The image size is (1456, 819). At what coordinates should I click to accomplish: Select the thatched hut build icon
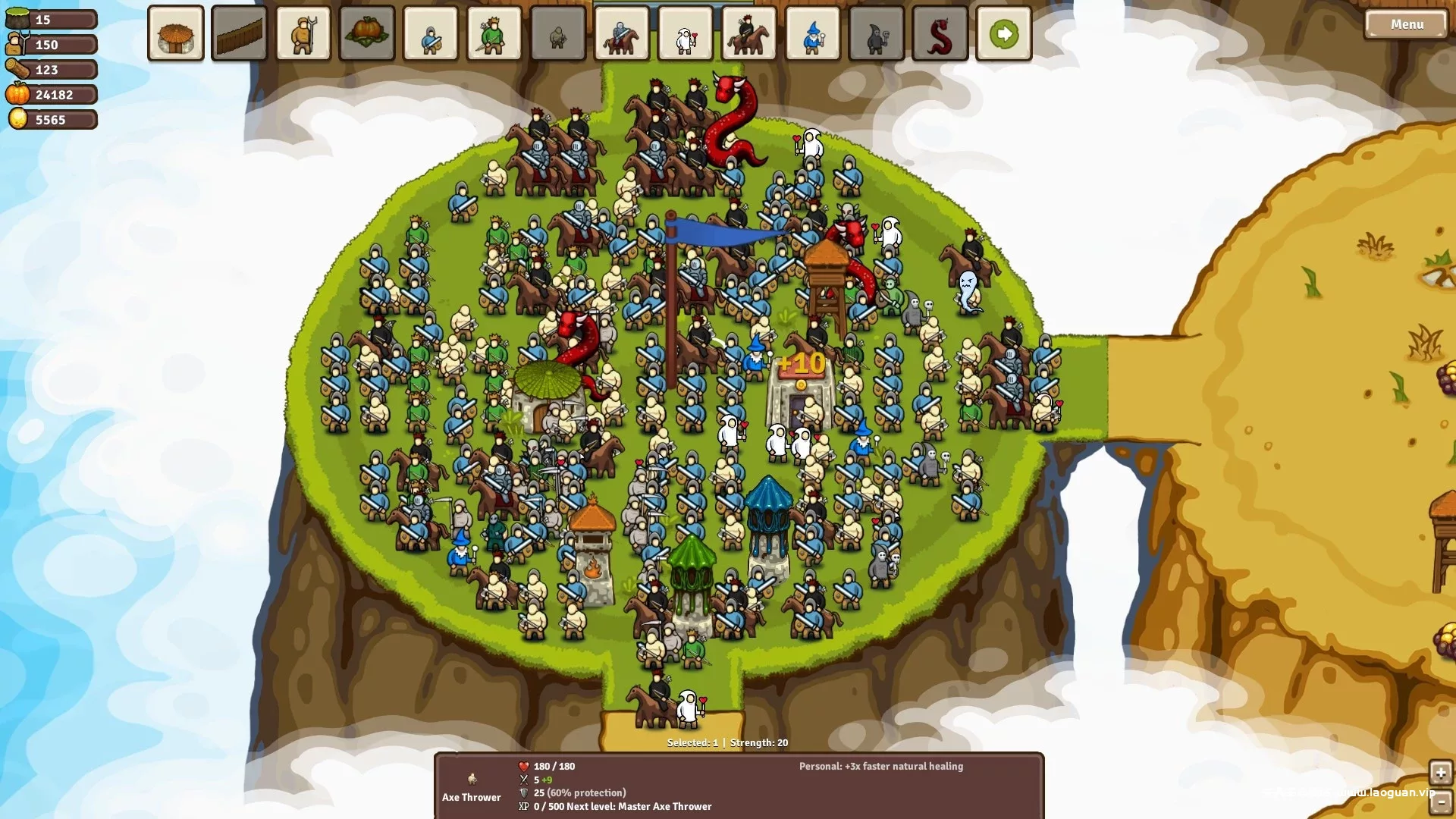[176, 34]
